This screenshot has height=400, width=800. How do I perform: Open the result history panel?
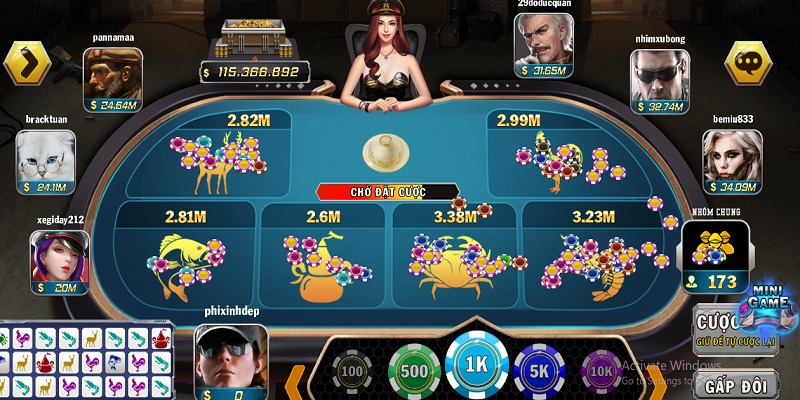pyautogui.click(x=85, y=362)
